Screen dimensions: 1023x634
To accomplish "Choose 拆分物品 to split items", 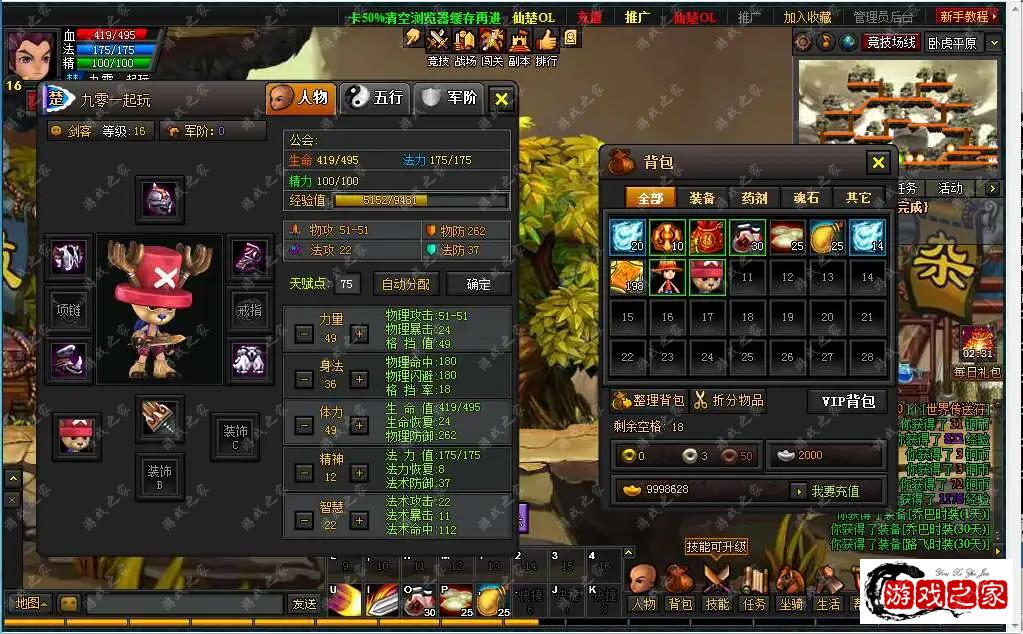I will click(728, 401).
